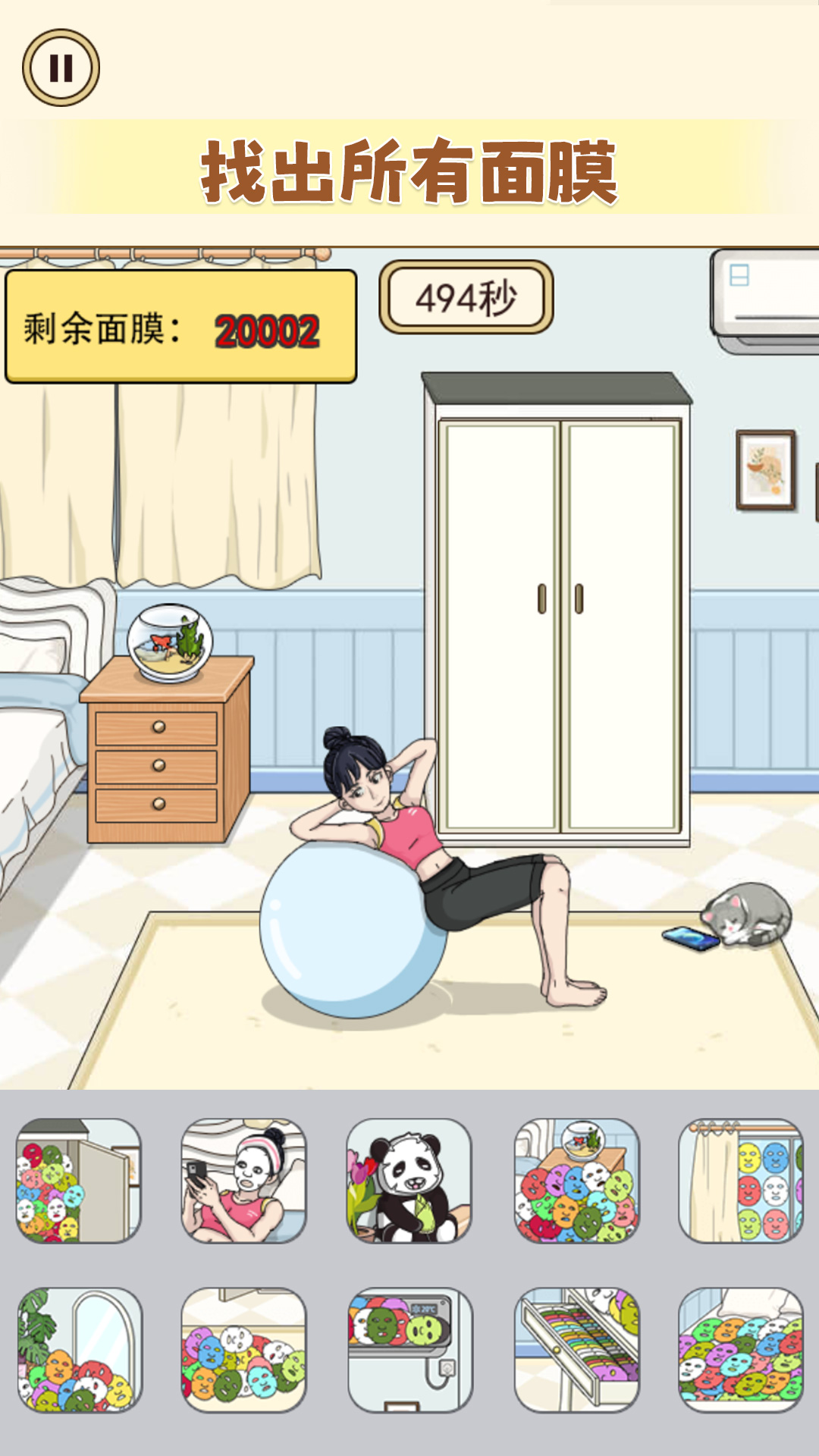Choose the air conditioner with masks thumbnail
Screen dimensions: 819x1456
point(409,1349)
